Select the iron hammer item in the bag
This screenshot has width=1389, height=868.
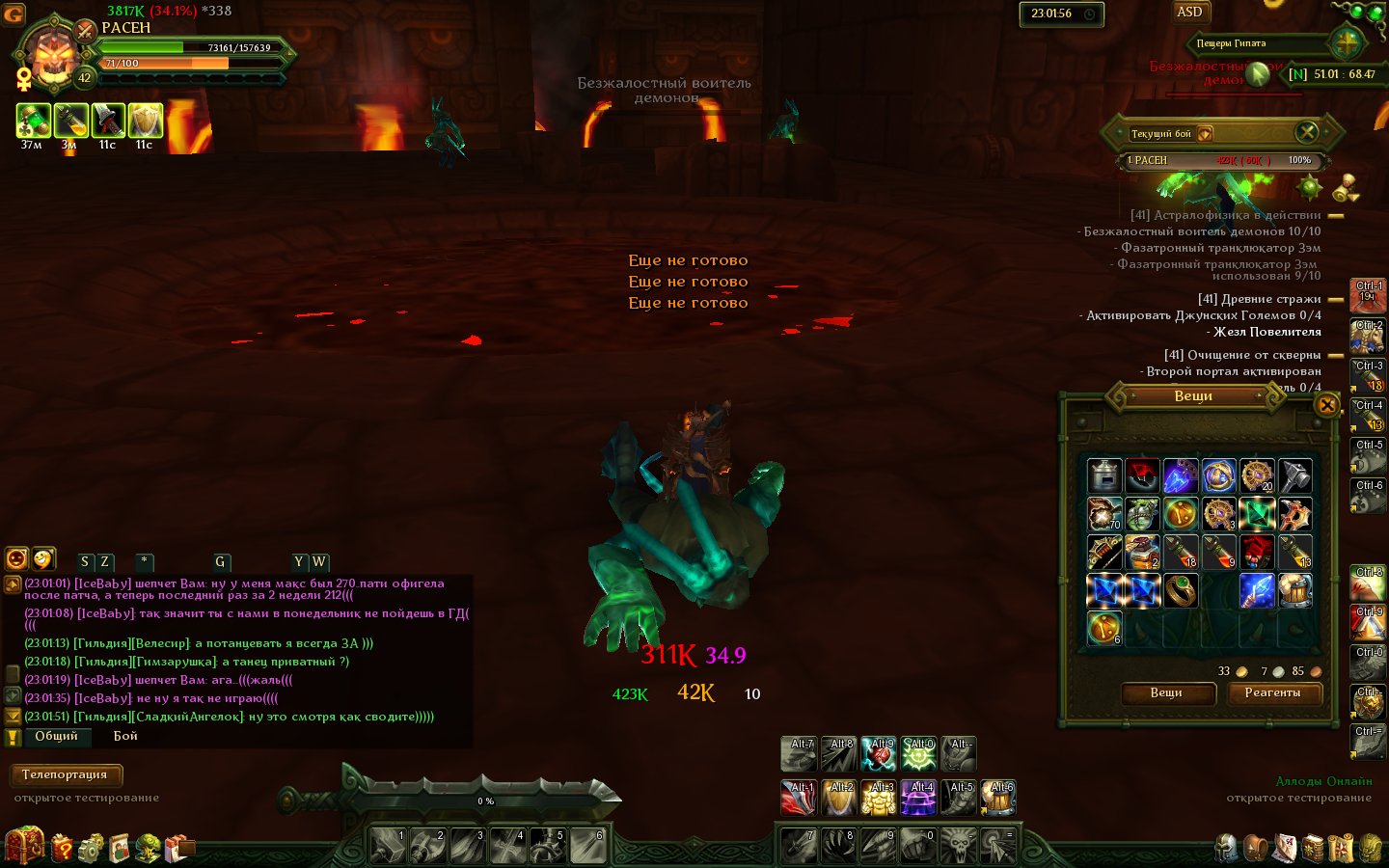click(x=1294, y=475)
